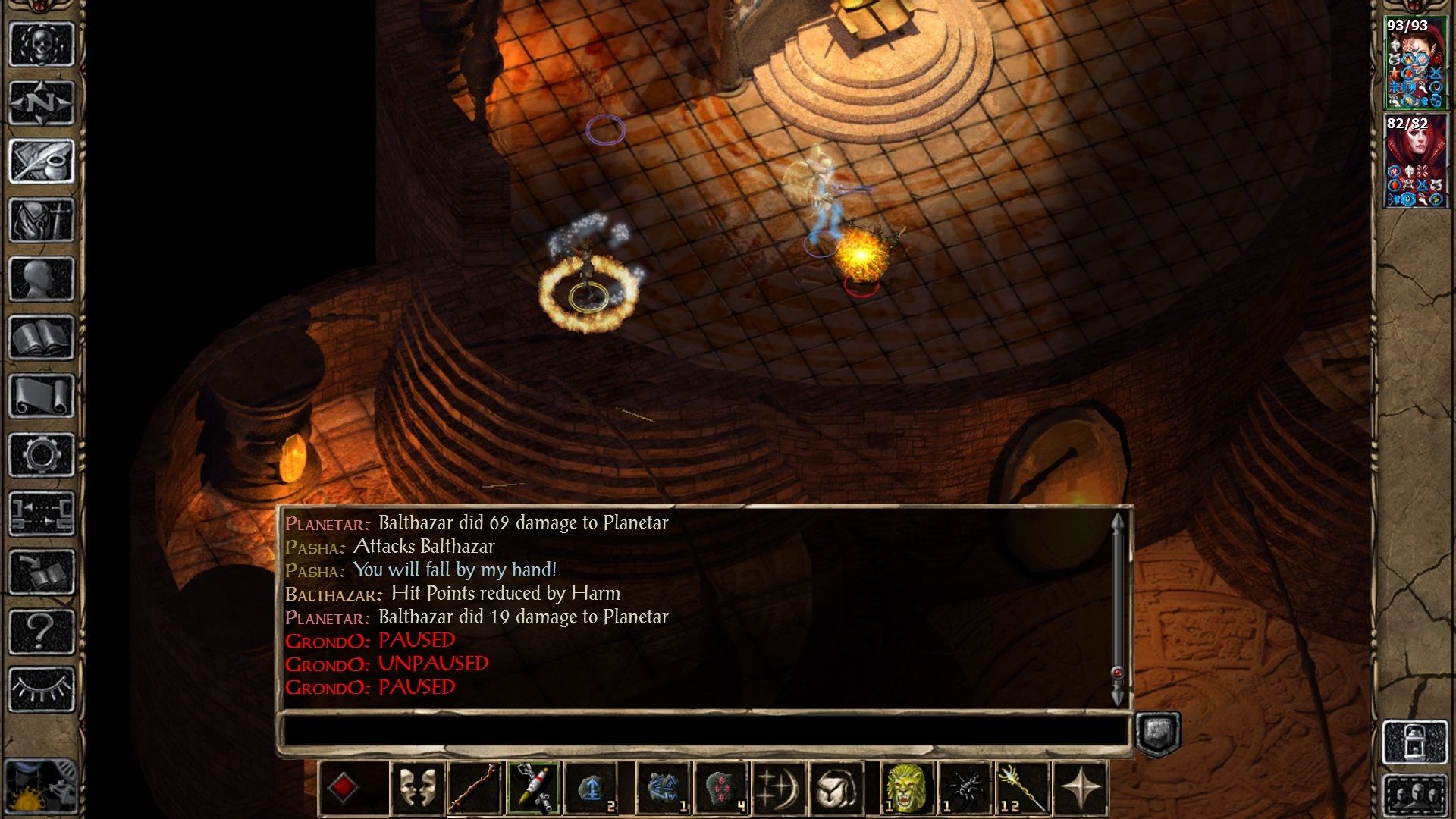Open the journal quill button
The width and height of the screenshot is (1456, 819).
(x=42, y=161)
